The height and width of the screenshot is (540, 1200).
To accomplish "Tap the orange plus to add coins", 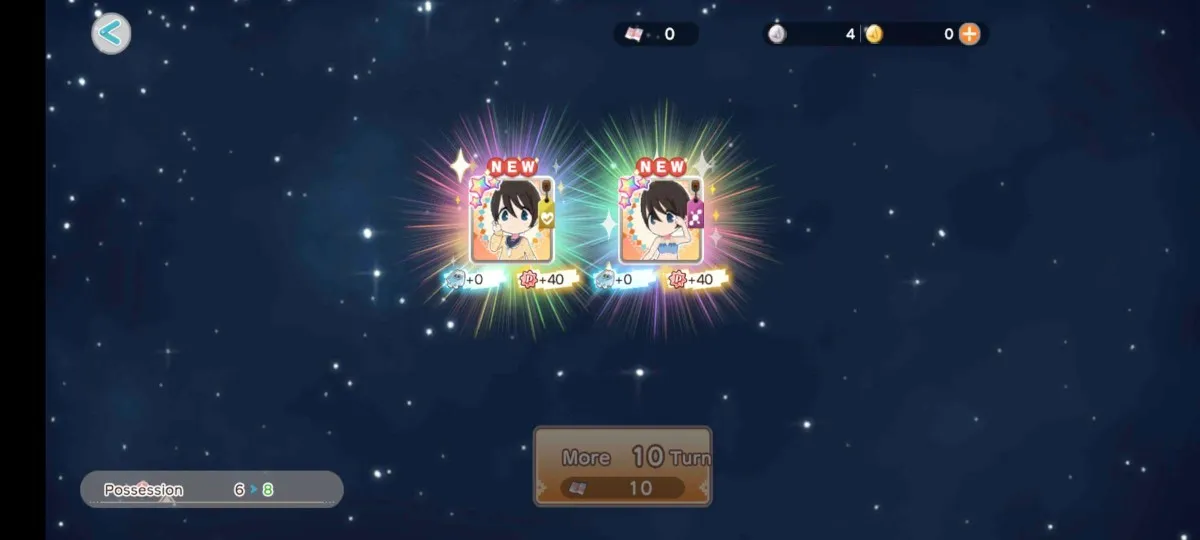I will coord(969,34).
